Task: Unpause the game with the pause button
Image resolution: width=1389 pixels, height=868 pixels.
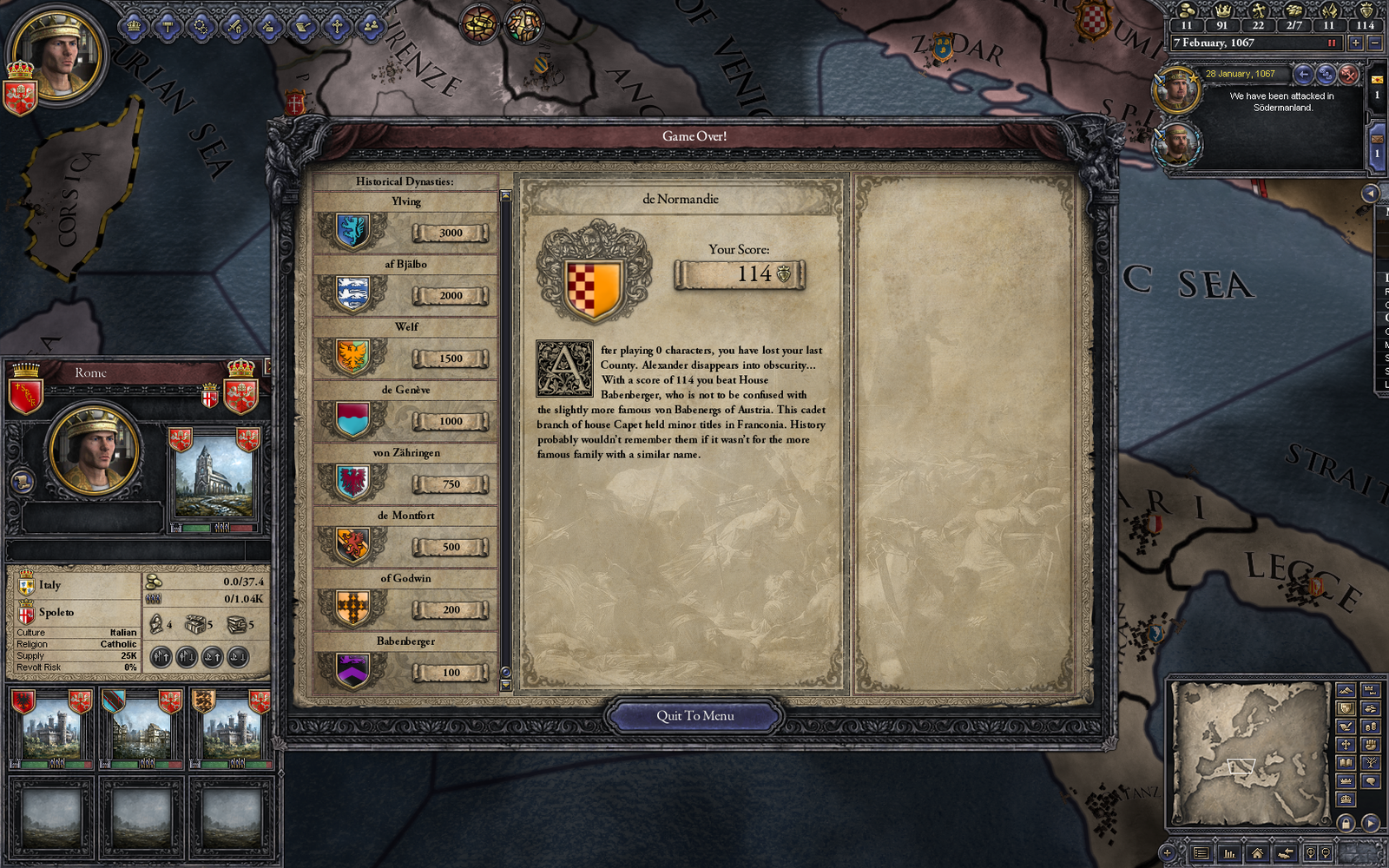Action: tap(1332, 43)
